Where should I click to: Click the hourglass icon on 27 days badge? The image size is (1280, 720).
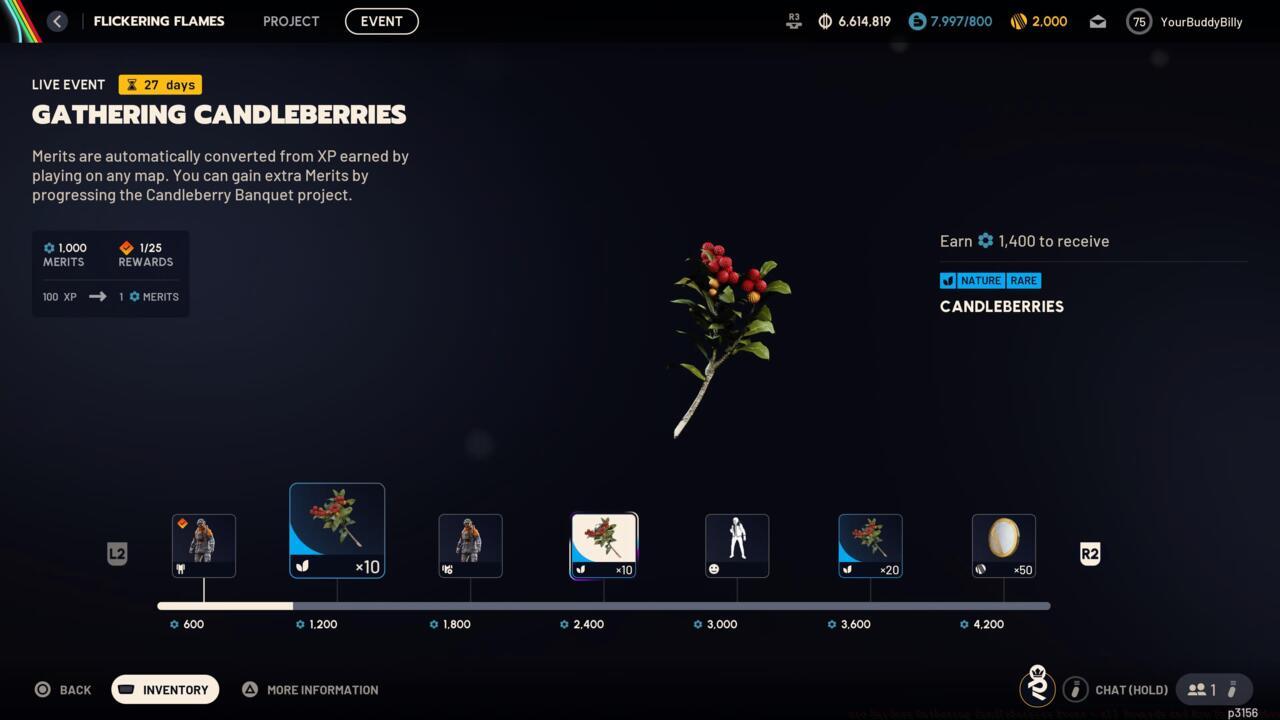[134, 84]
